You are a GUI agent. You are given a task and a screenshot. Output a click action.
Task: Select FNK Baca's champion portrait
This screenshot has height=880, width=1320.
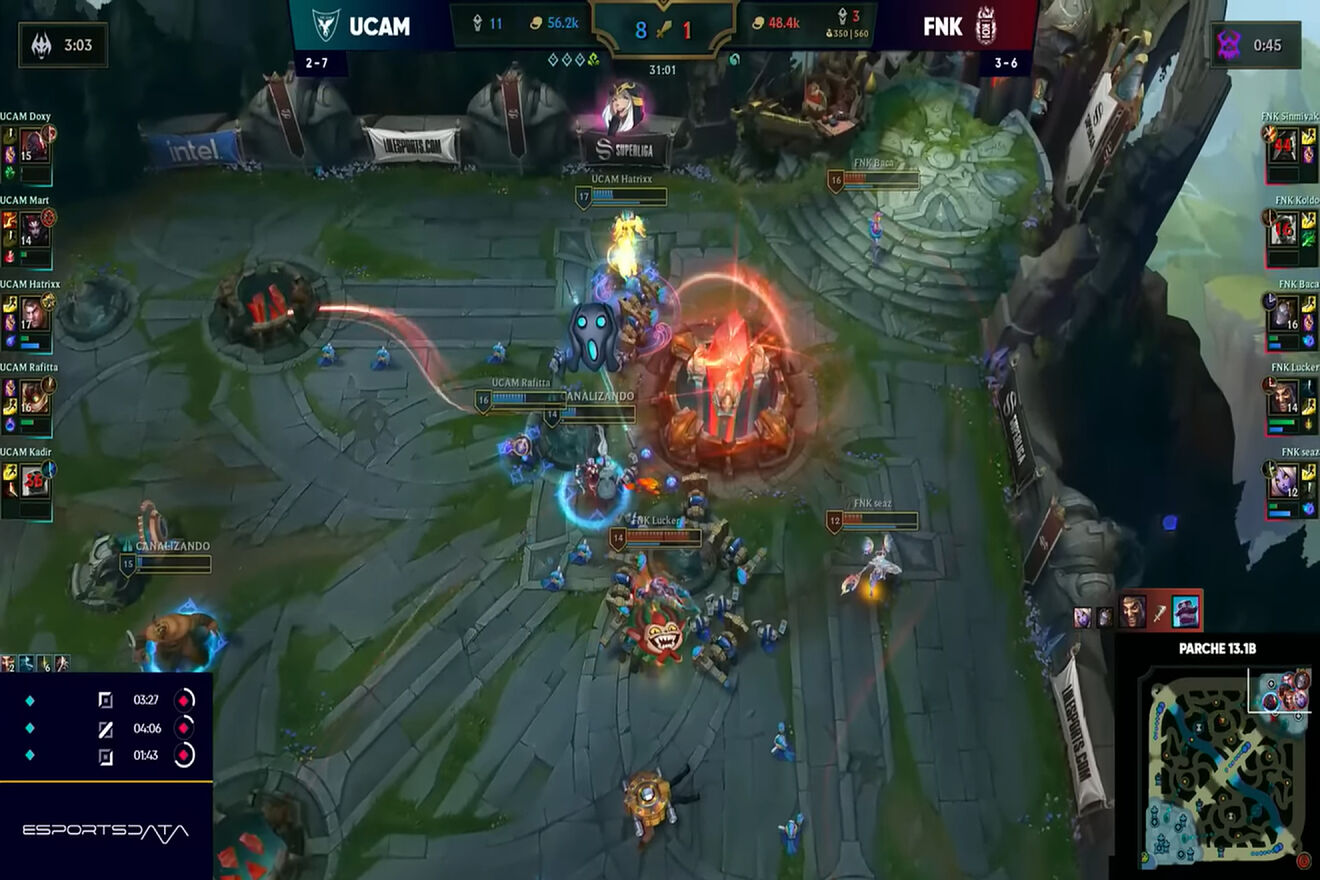coord(1284,314)
